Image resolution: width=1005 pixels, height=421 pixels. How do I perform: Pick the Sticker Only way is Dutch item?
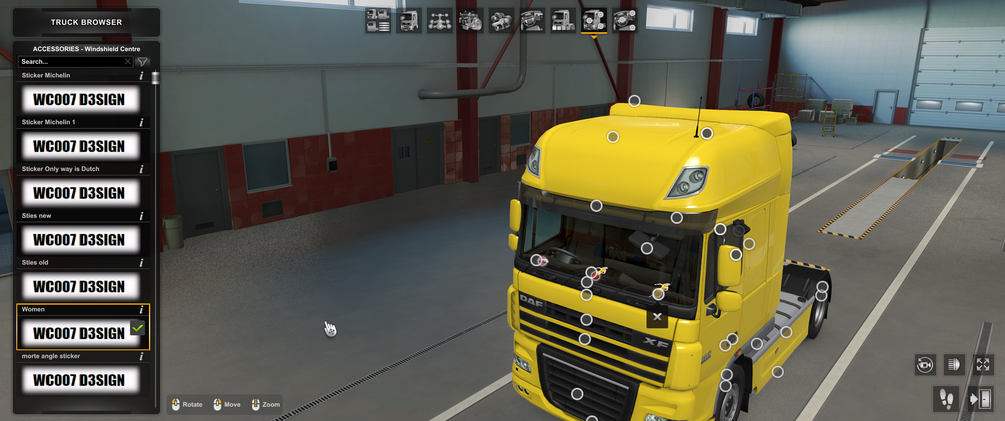pyautogui.click(x=79, y=193)
